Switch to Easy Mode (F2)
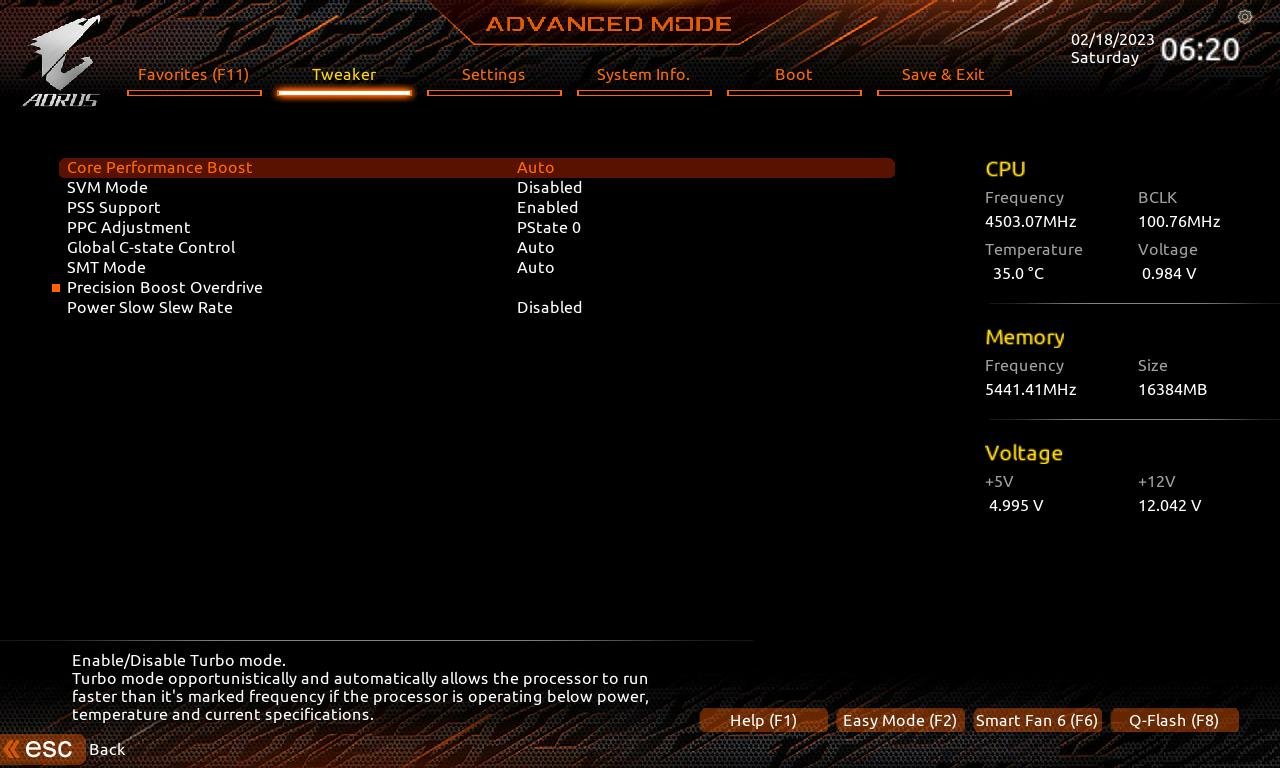Screen dimensions: 1280x768 point(899,720)
